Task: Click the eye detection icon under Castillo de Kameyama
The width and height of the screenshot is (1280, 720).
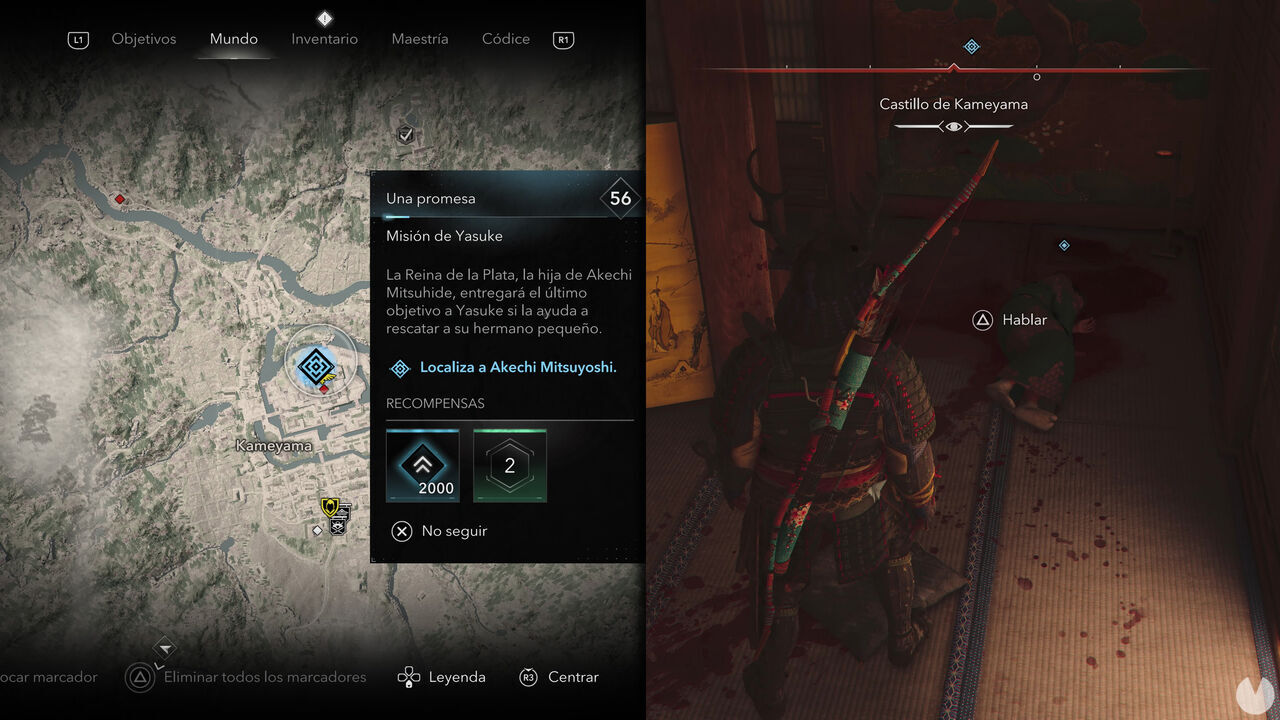Action: point(953,126)
